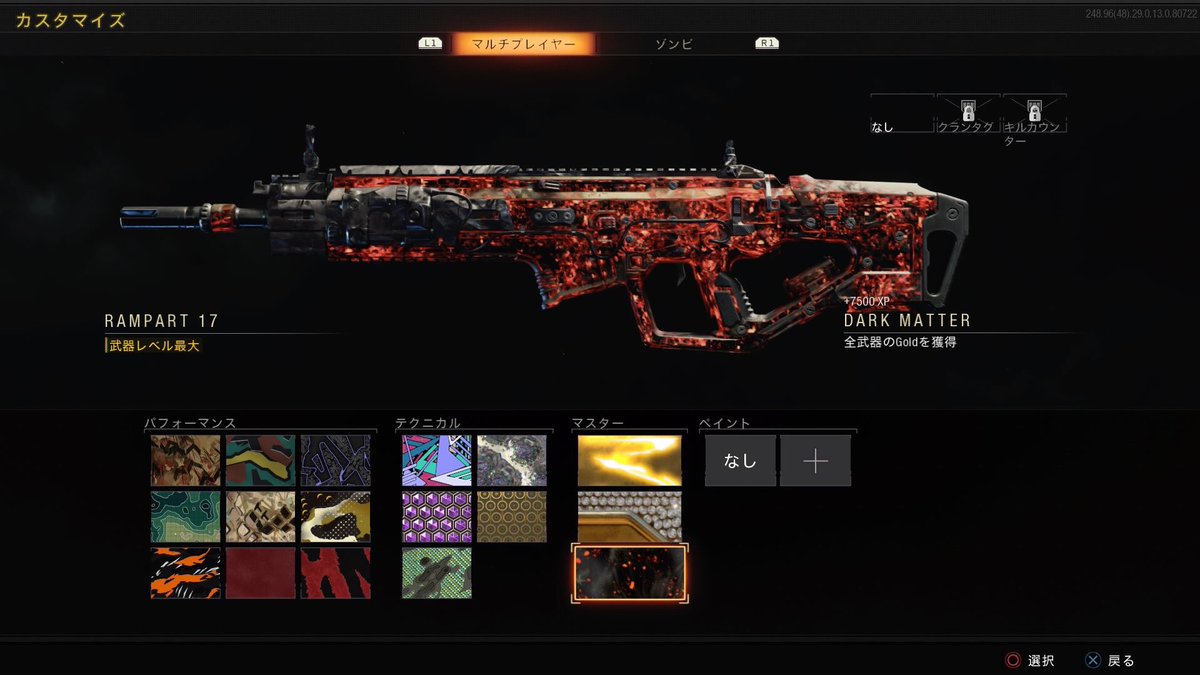Select the gold circle pattern camo
Screen dimensions: 1200x675
[512, 516]
